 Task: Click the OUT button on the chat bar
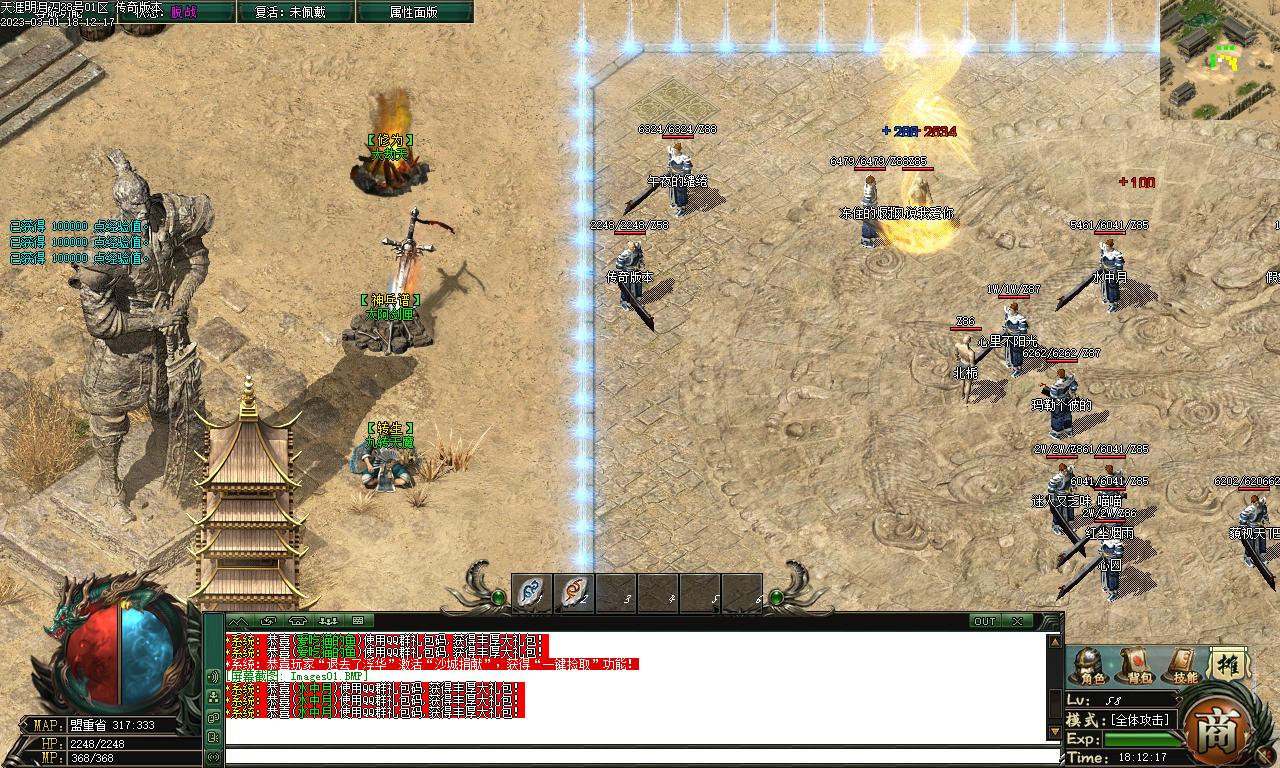coord(985,621)
